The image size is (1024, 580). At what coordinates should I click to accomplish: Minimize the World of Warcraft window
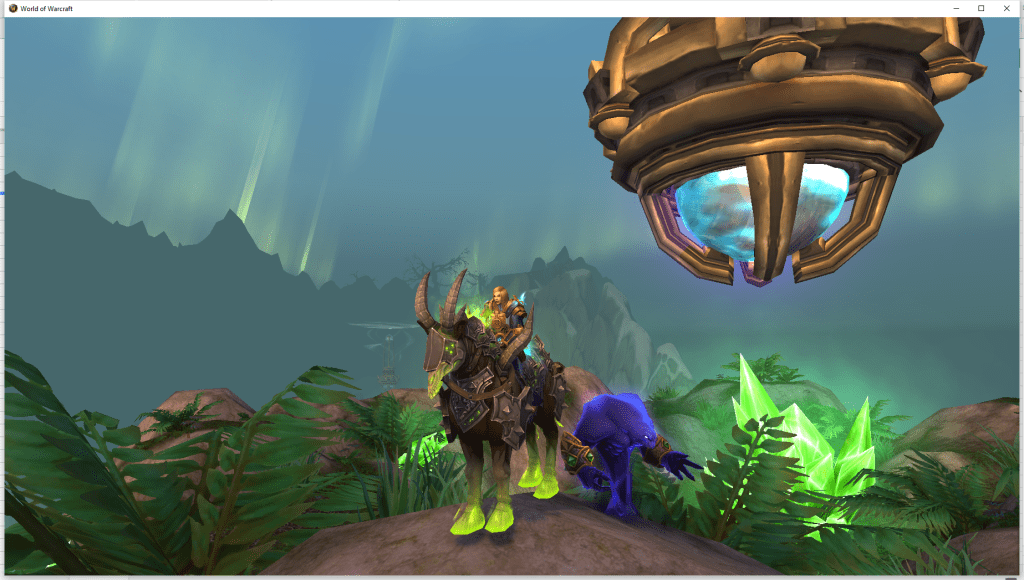click(x=955, y=8)
